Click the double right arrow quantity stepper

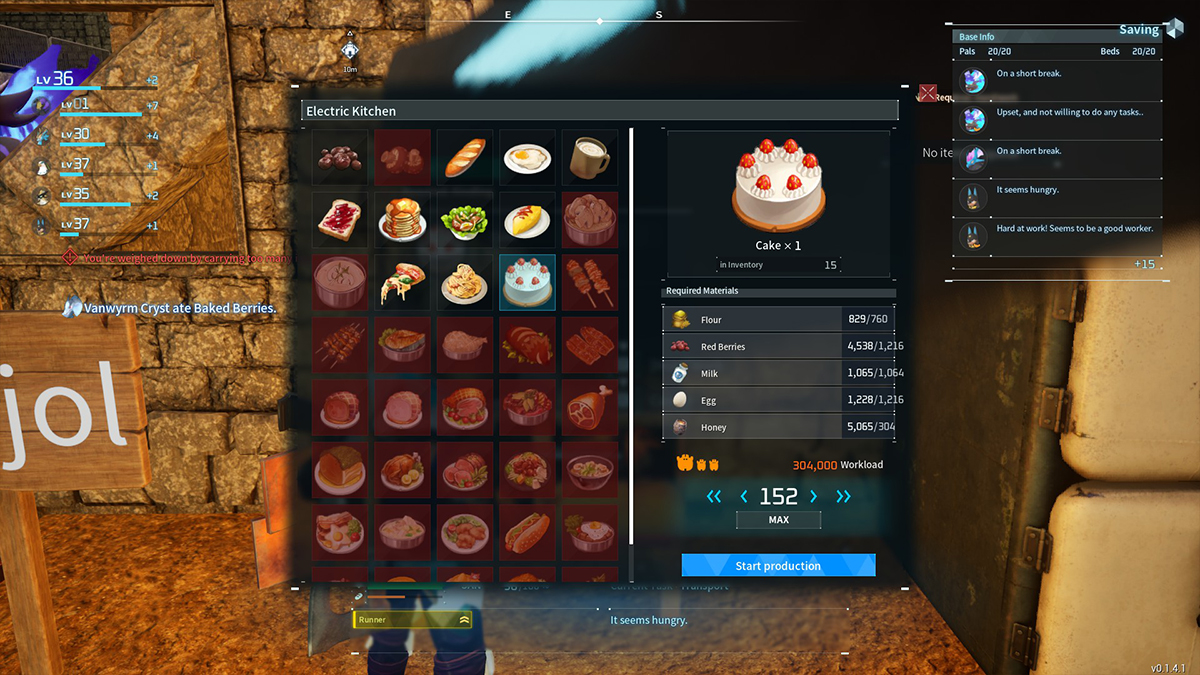844,497
